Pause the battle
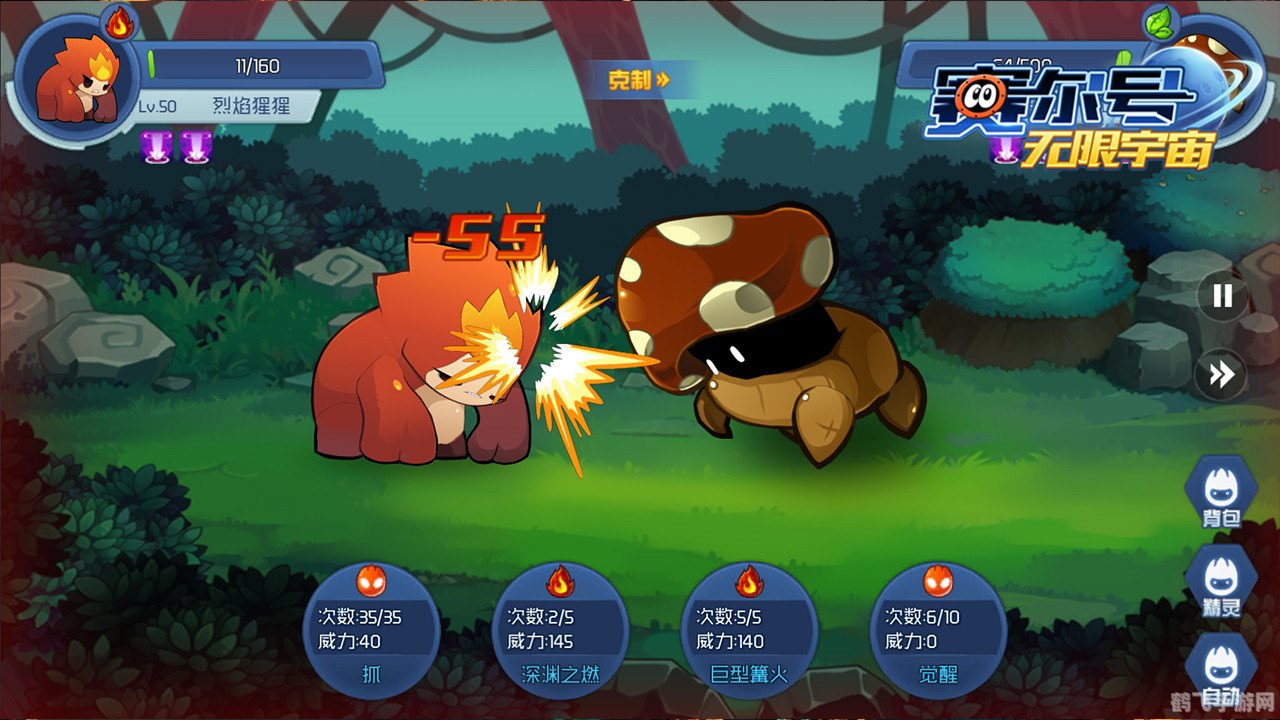 click(1222, 296)
